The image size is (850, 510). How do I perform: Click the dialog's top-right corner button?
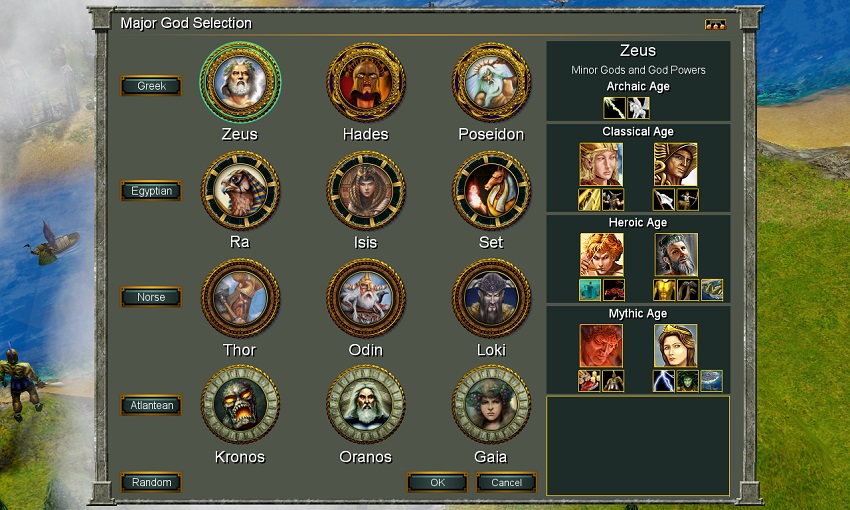[715, 25]
